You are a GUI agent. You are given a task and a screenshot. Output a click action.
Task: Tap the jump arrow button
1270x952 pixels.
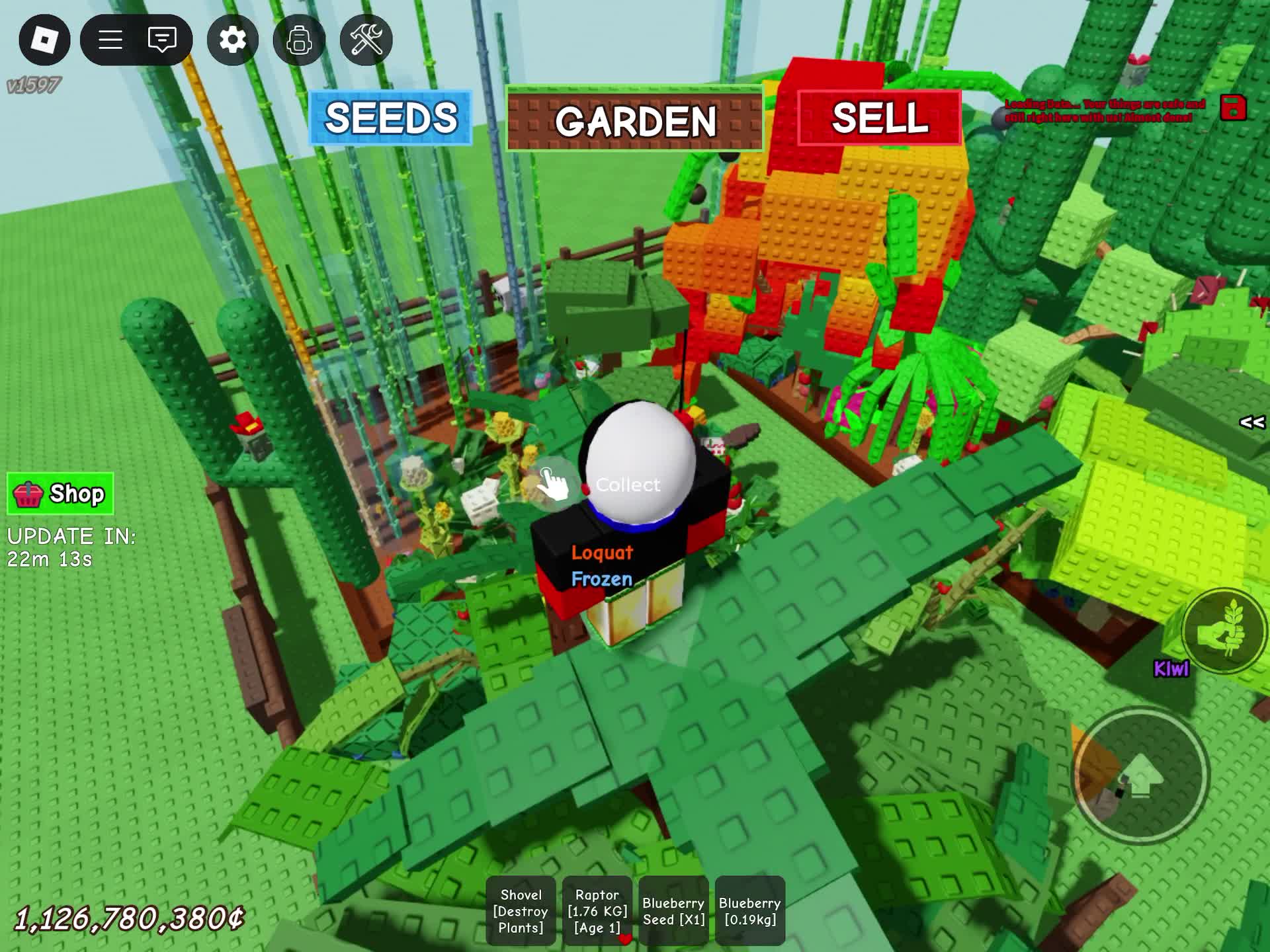tap(1140, 775)
